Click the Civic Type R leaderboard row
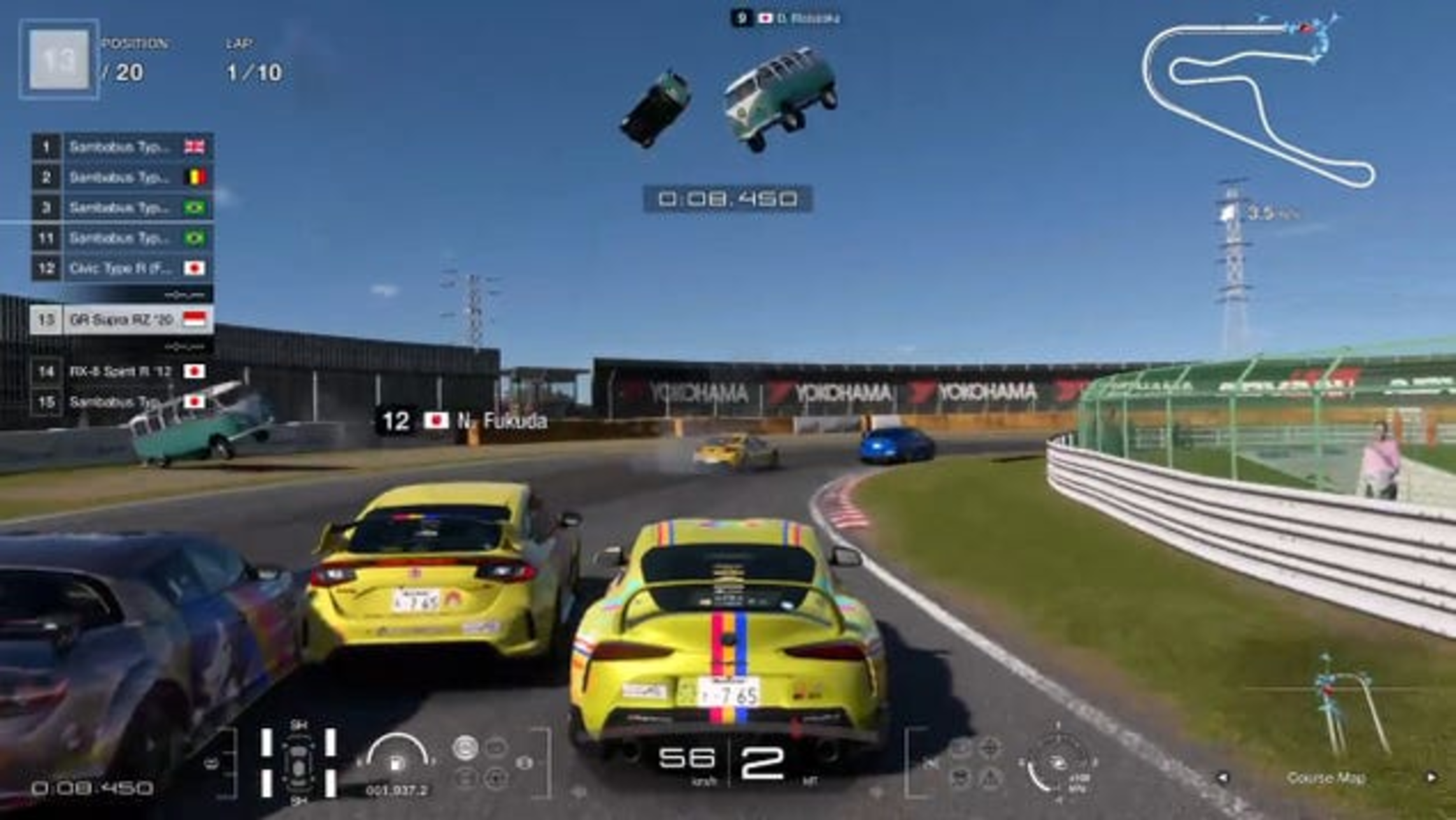This screenshot has width=1456, height=820. 122,268
